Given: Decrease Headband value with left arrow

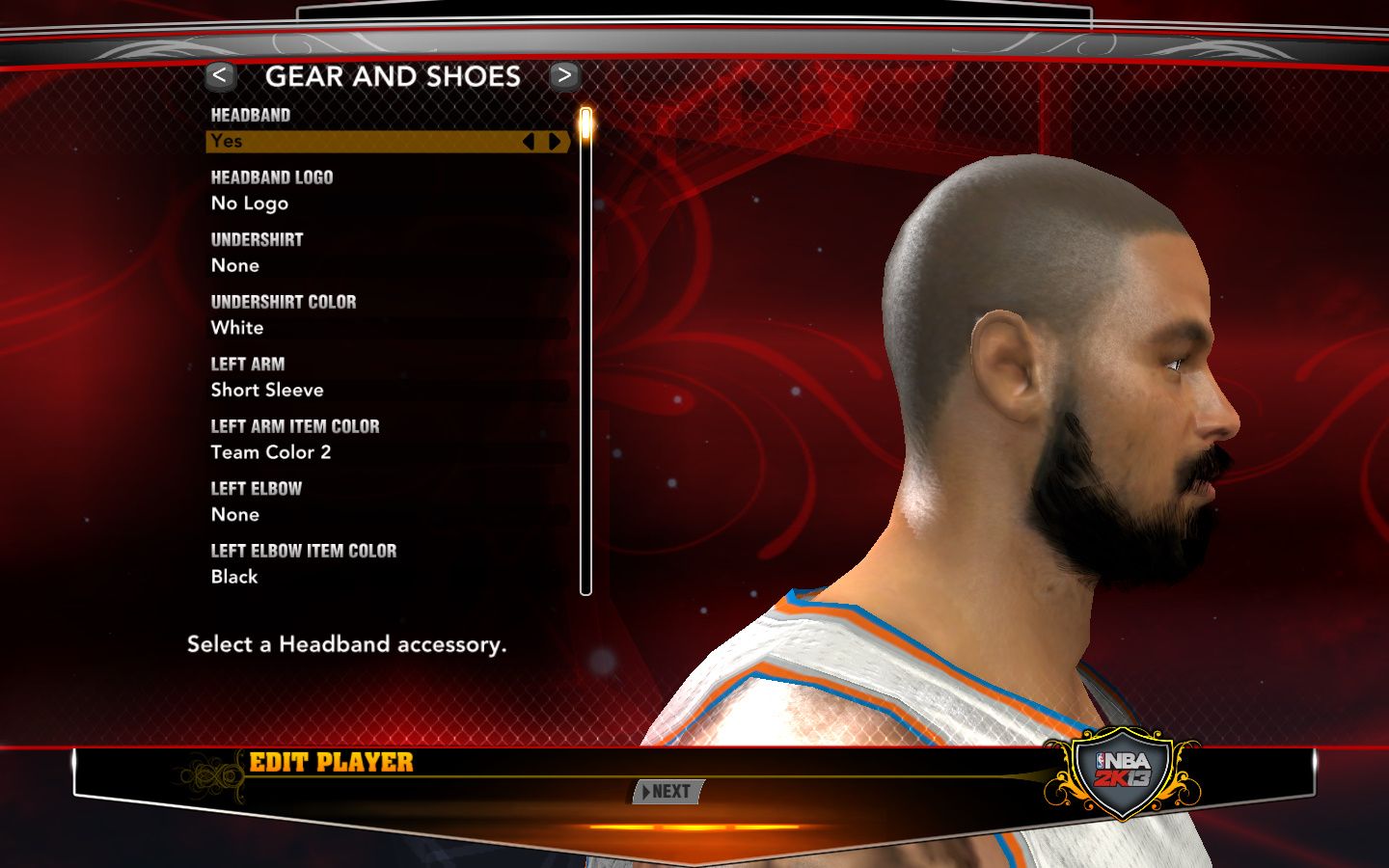Looking at the screenshot, I should (529, 142).
